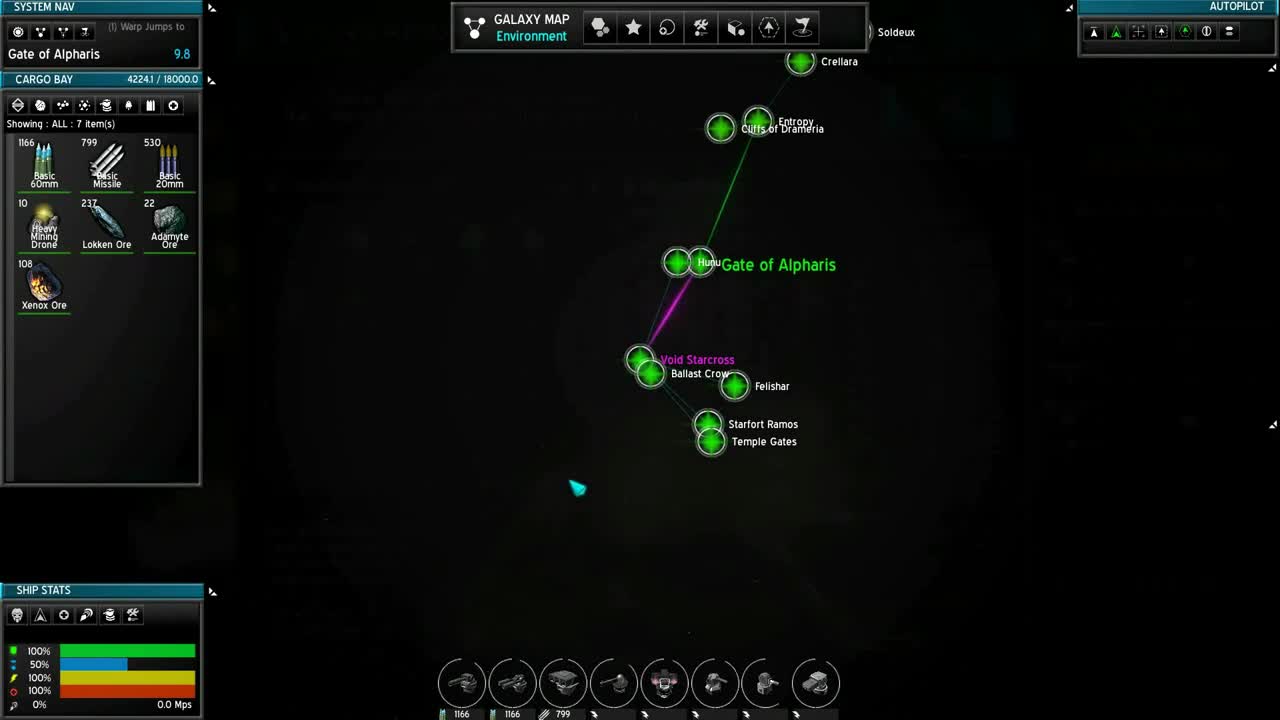
Task: Select the rocket filter icon in Cargo Bay toolbar
Action: coord(129,105)
